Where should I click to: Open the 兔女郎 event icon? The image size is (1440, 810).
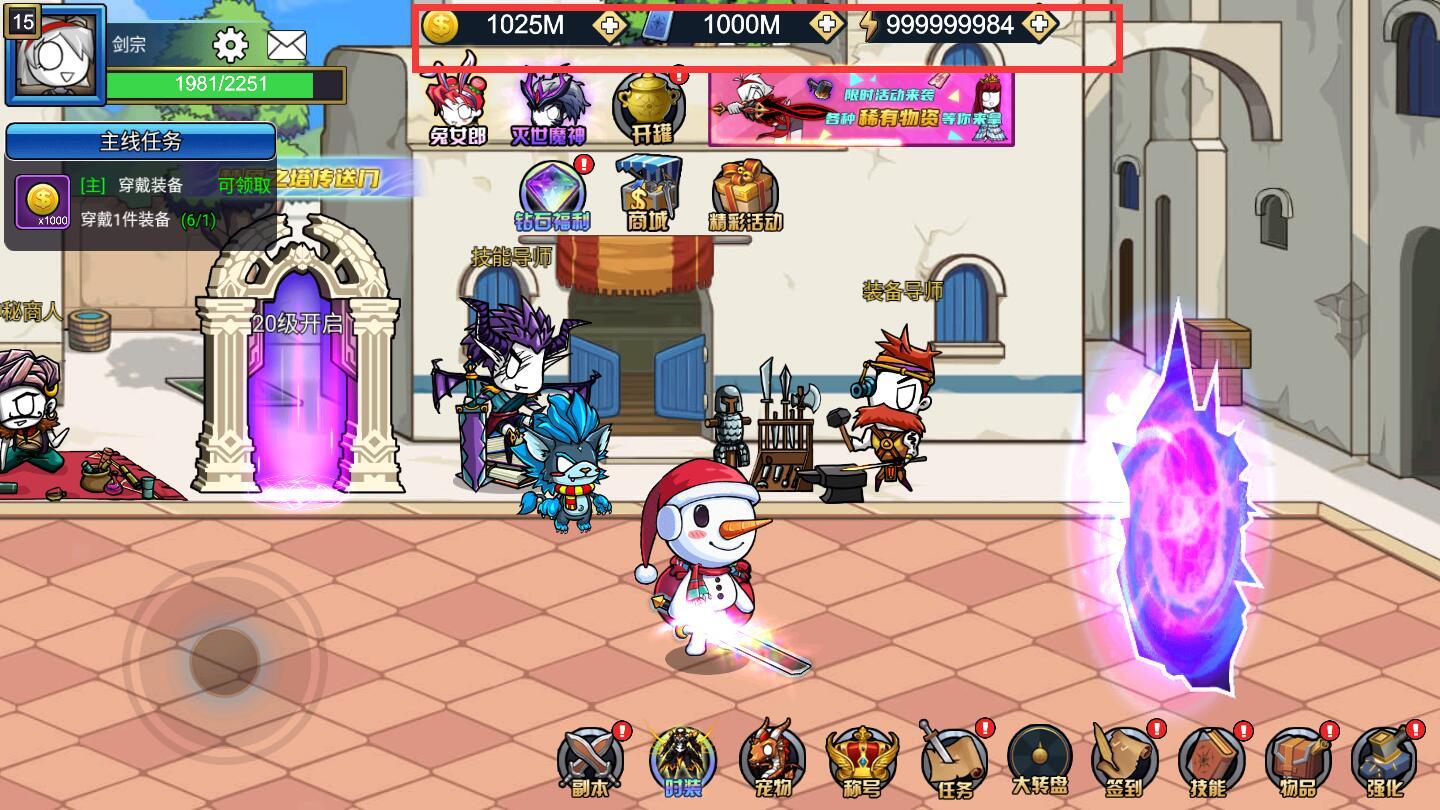point(456,105)
